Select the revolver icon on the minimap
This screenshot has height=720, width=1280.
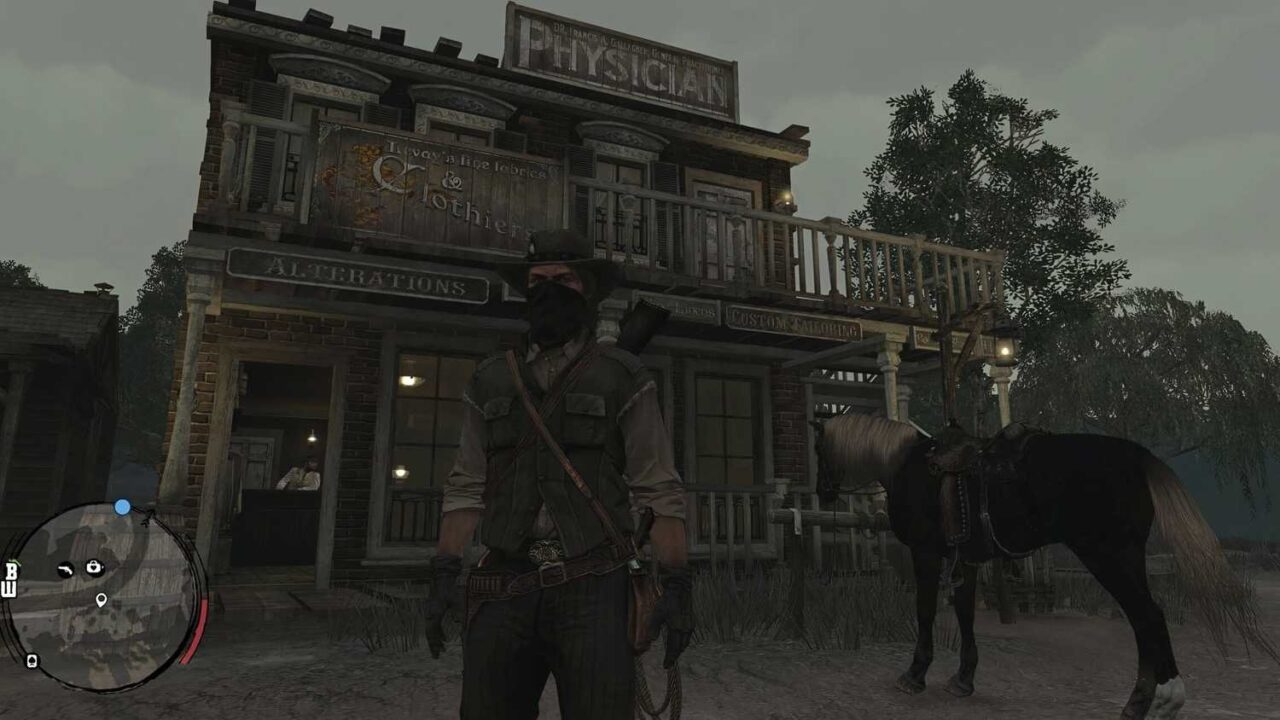66,569
